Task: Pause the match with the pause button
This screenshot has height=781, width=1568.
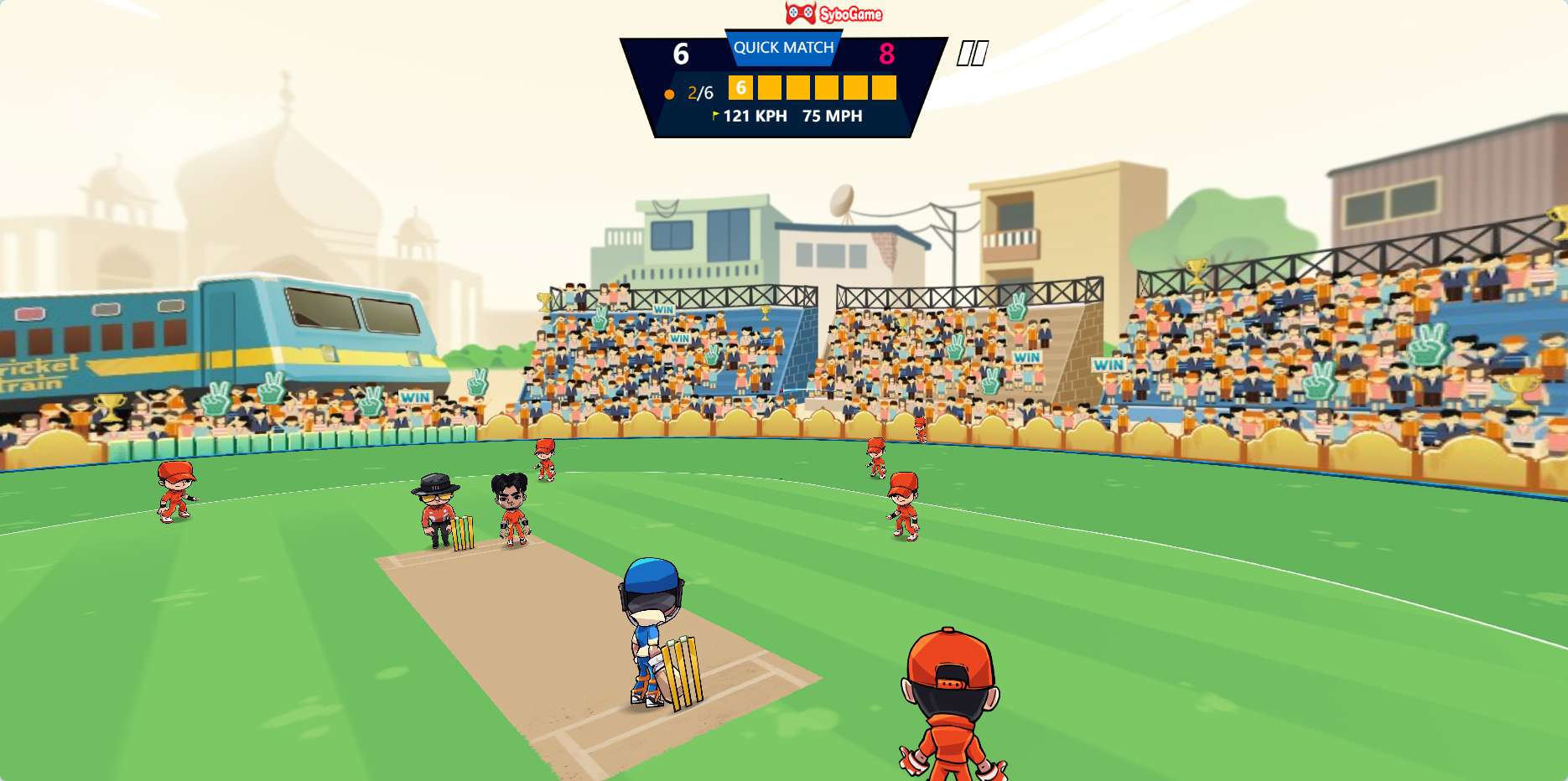Action: [972, 54]
